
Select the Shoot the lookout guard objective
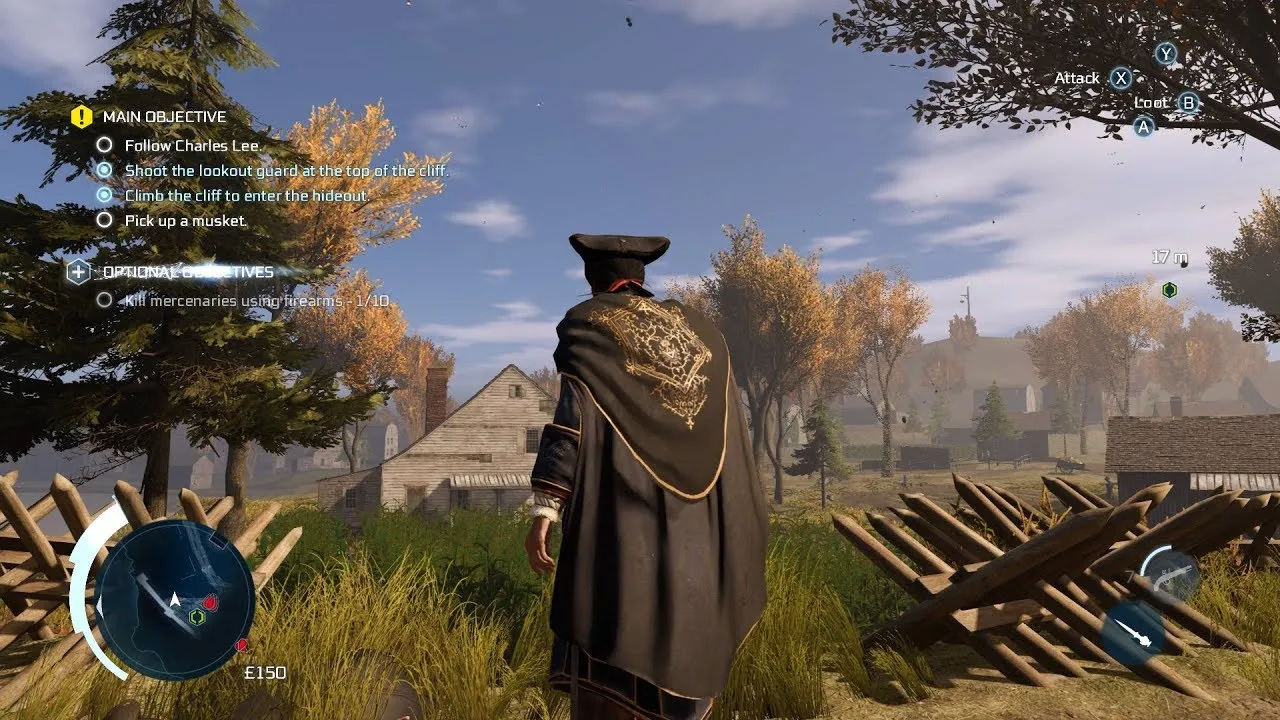pyautogui.click(x=286, y=171)
